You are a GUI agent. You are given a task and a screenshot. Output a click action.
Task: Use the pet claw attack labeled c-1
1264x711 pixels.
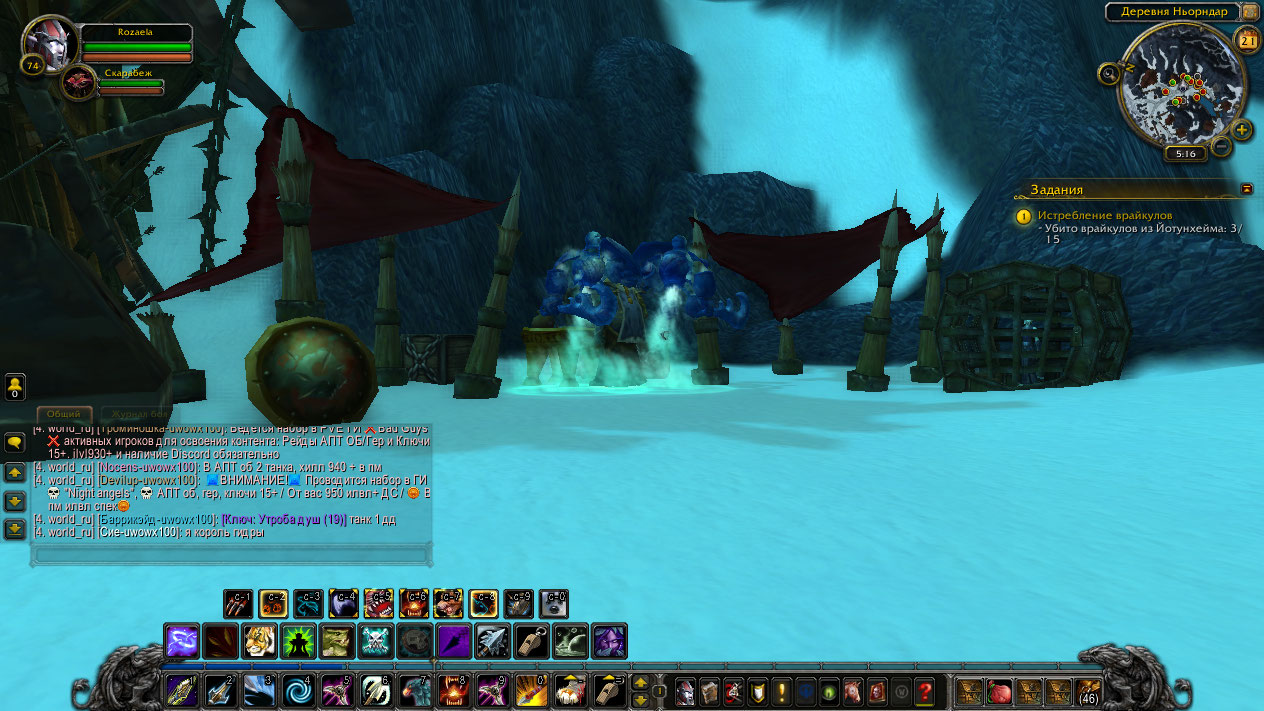click(x=238, y=604)
